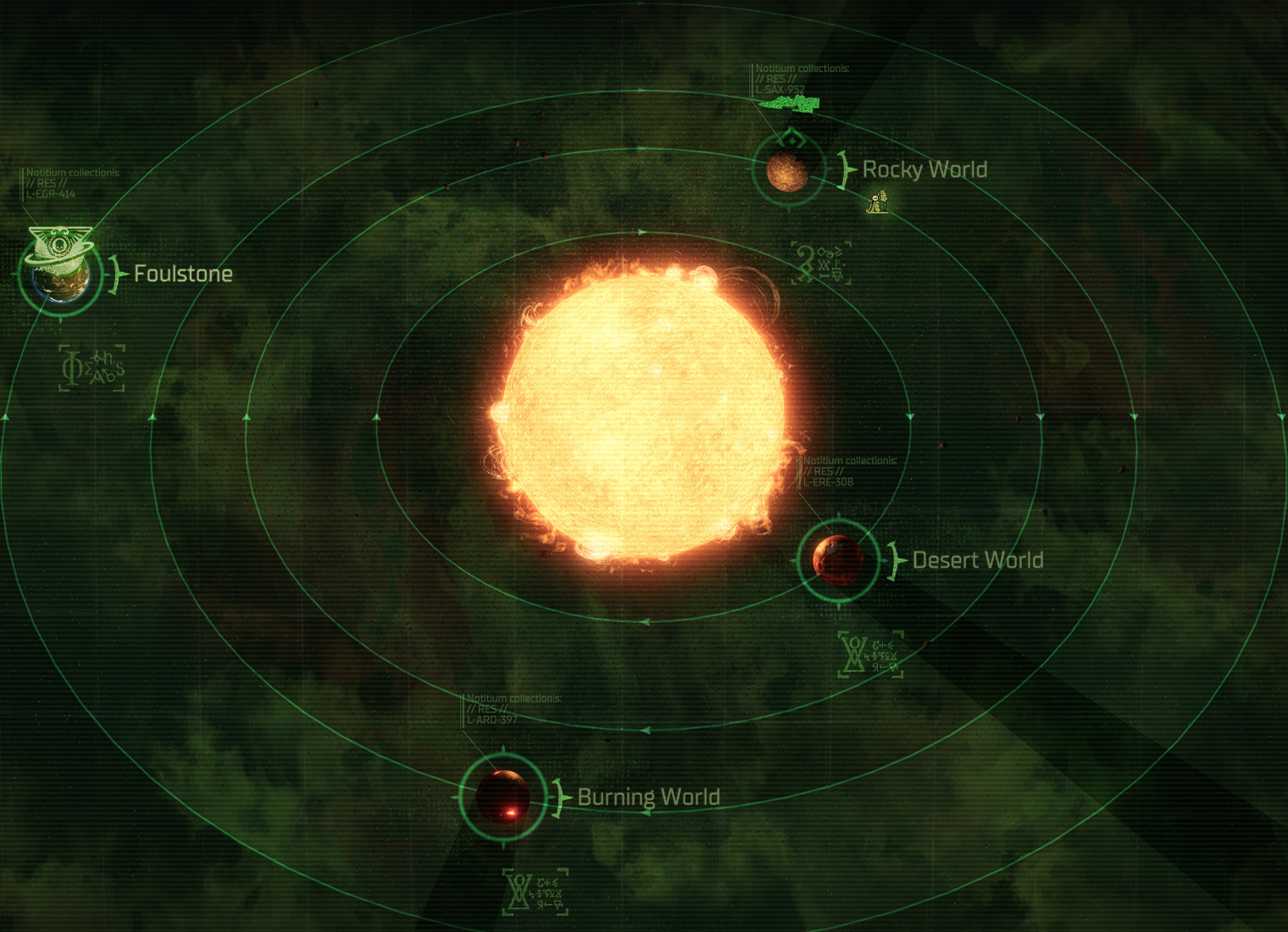The height and width of the screenshot is (932, 1288).
Task: Click the yellow point-of-interest icon near Rocky World
Action: 878,202
